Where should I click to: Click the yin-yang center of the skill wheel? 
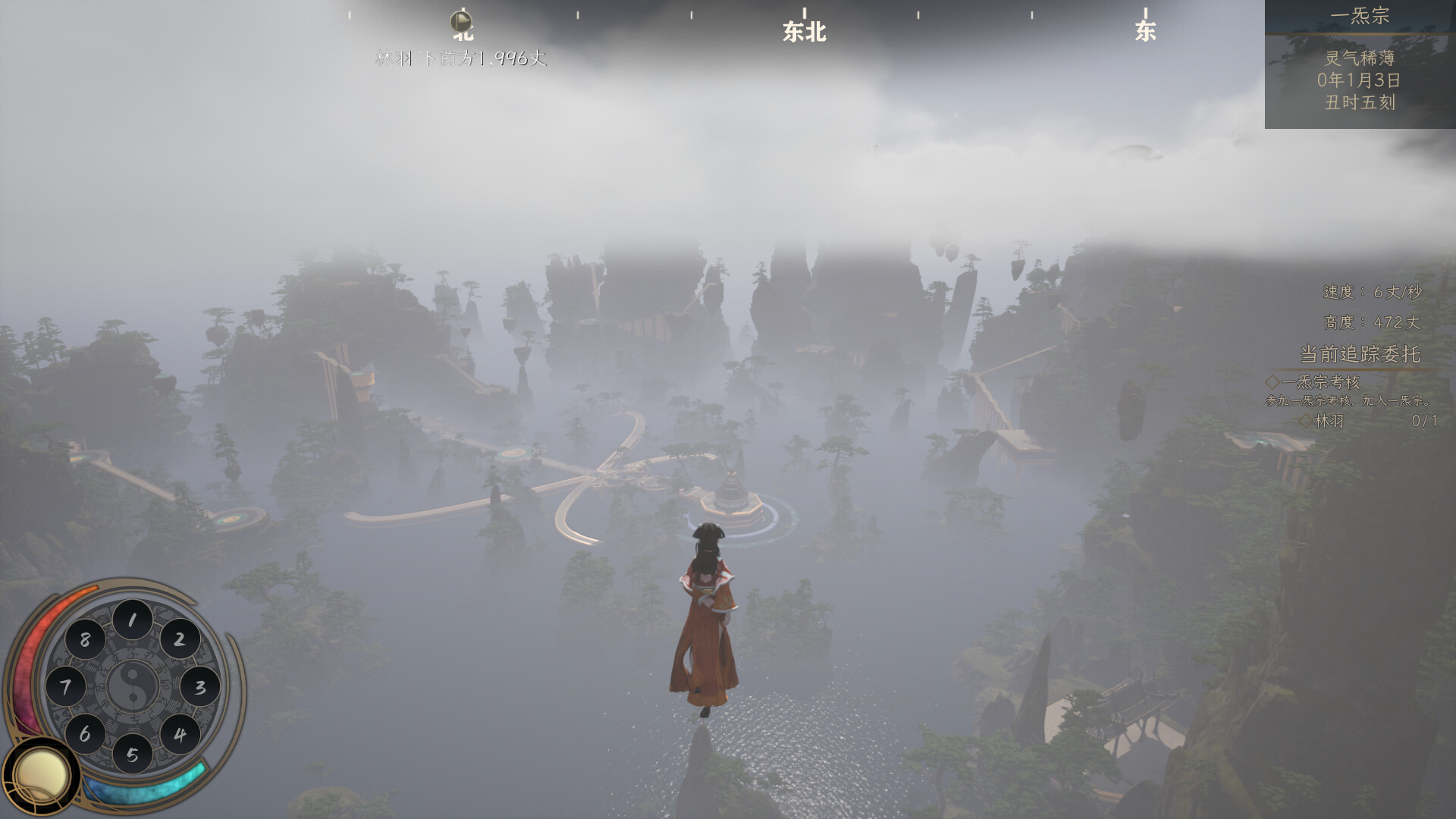(x=133, y=687)
